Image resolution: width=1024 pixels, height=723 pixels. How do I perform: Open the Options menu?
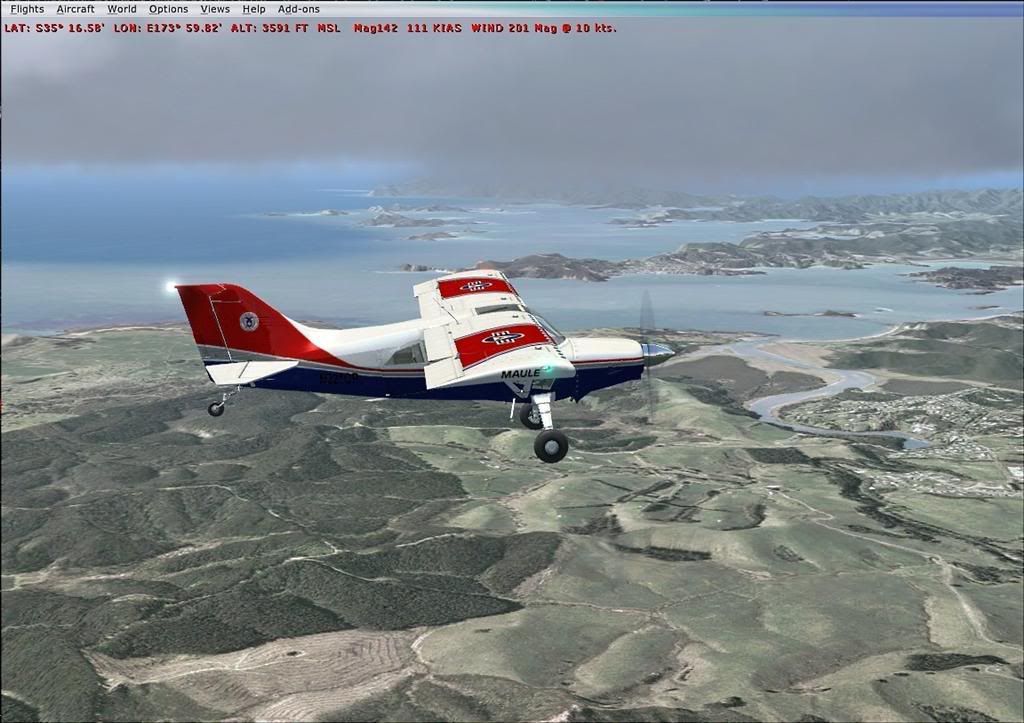point(168,9)
